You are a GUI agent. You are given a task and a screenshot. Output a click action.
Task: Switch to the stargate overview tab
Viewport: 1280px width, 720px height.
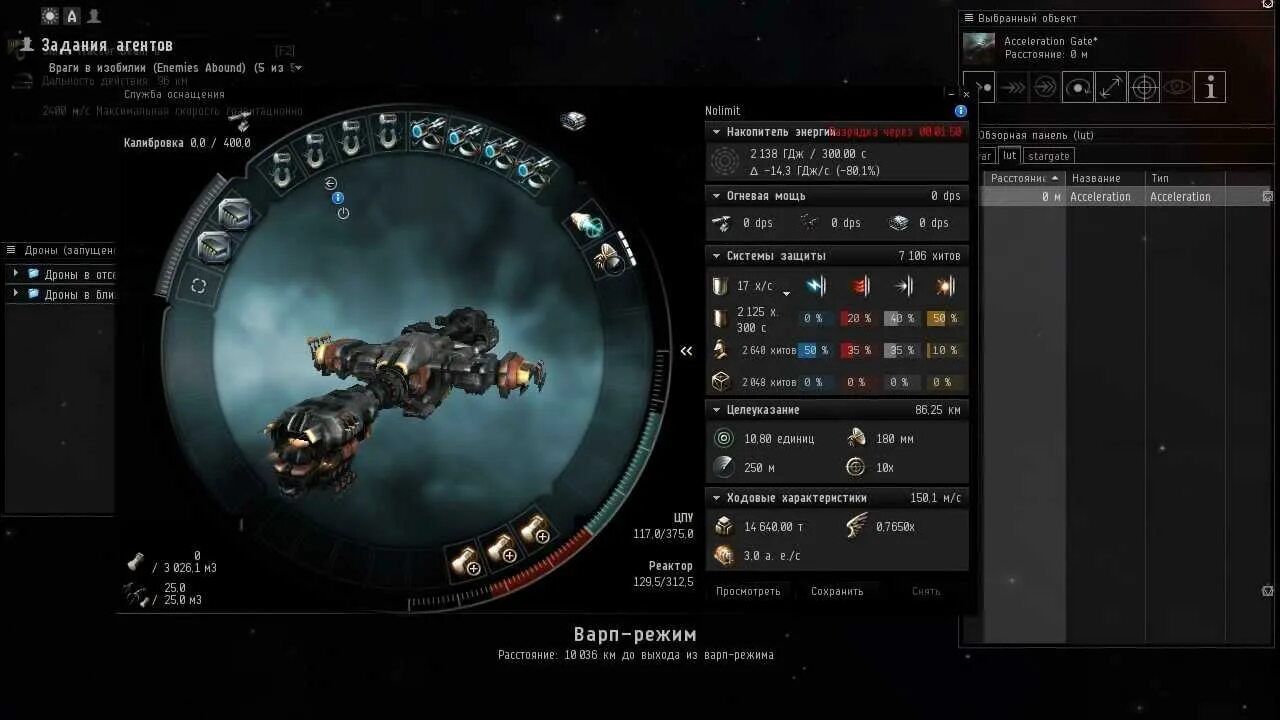(x=1048, y=156)
